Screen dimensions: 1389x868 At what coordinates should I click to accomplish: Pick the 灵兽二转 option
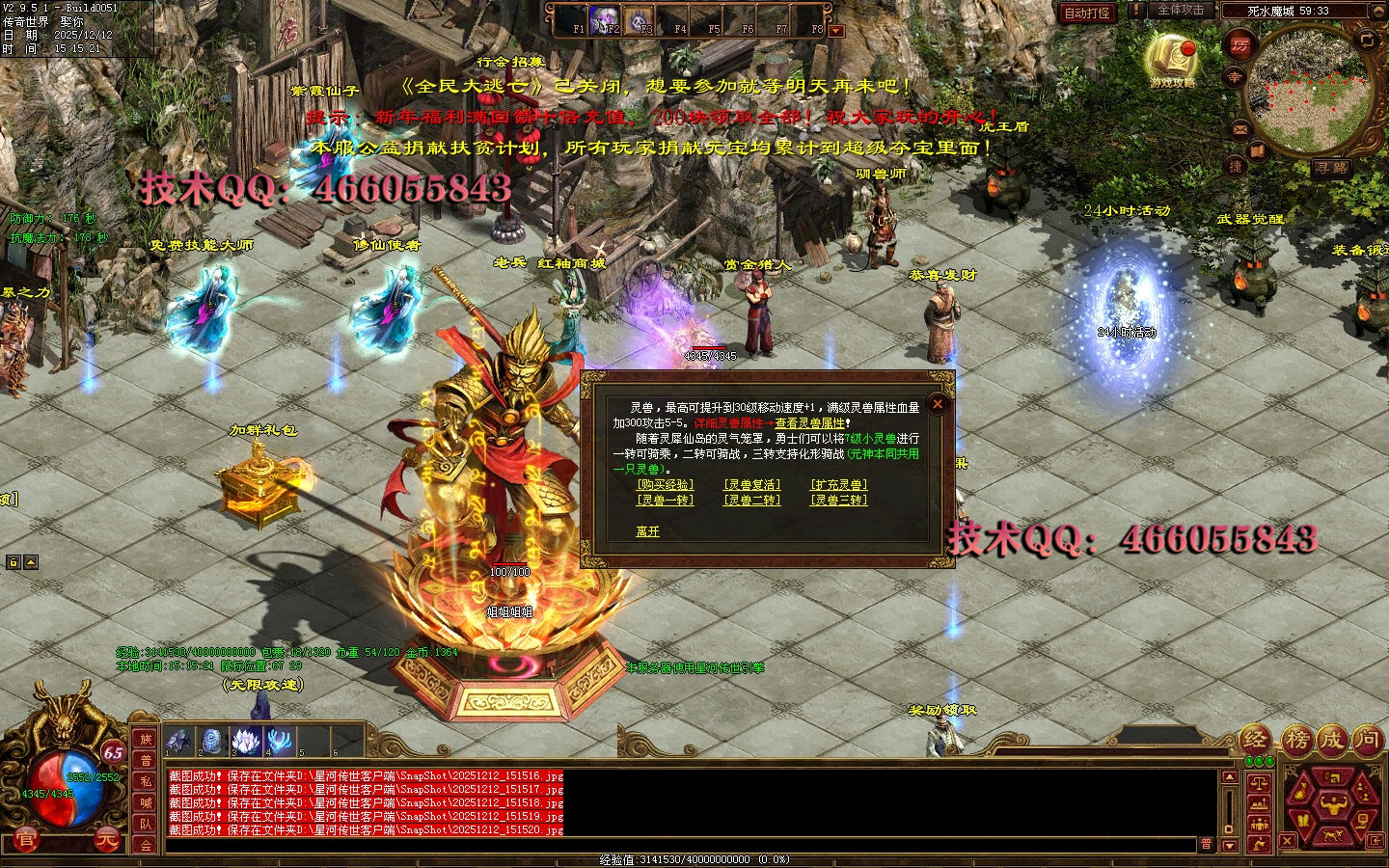pos(752,500)
